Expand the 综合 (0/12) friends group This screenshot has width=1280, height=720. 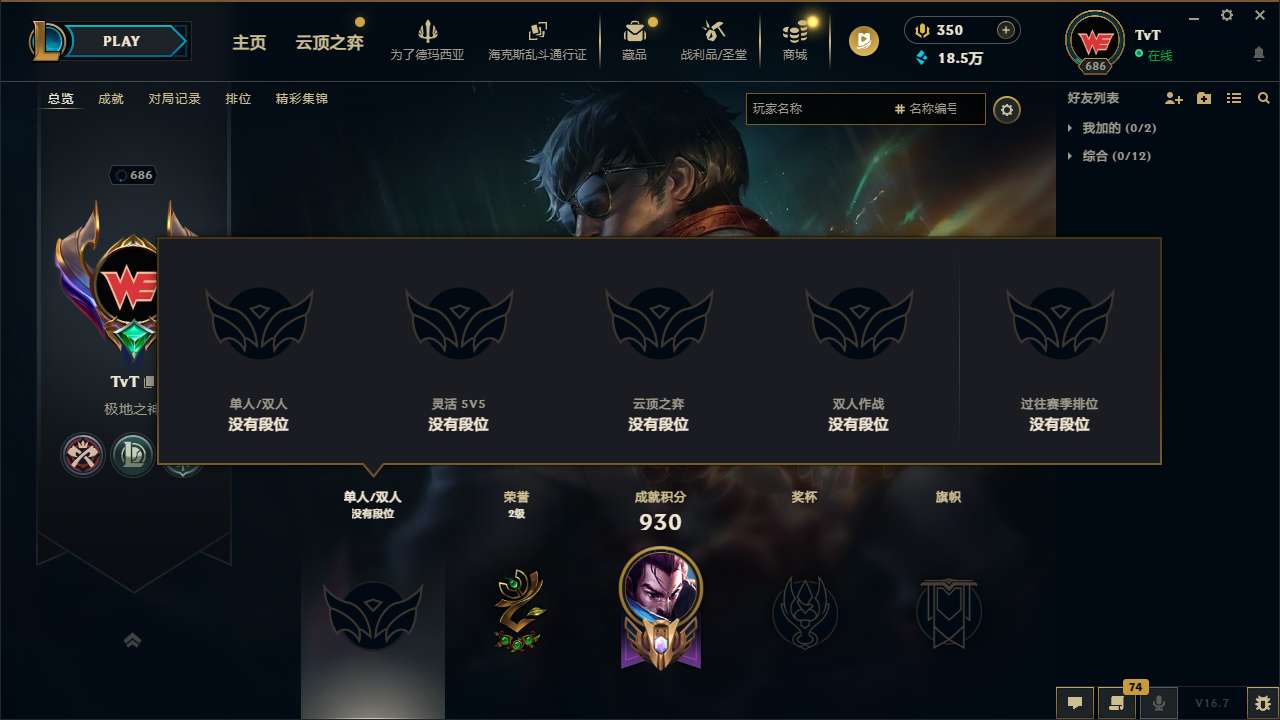pyautogui.click(x=1110, y=156)
